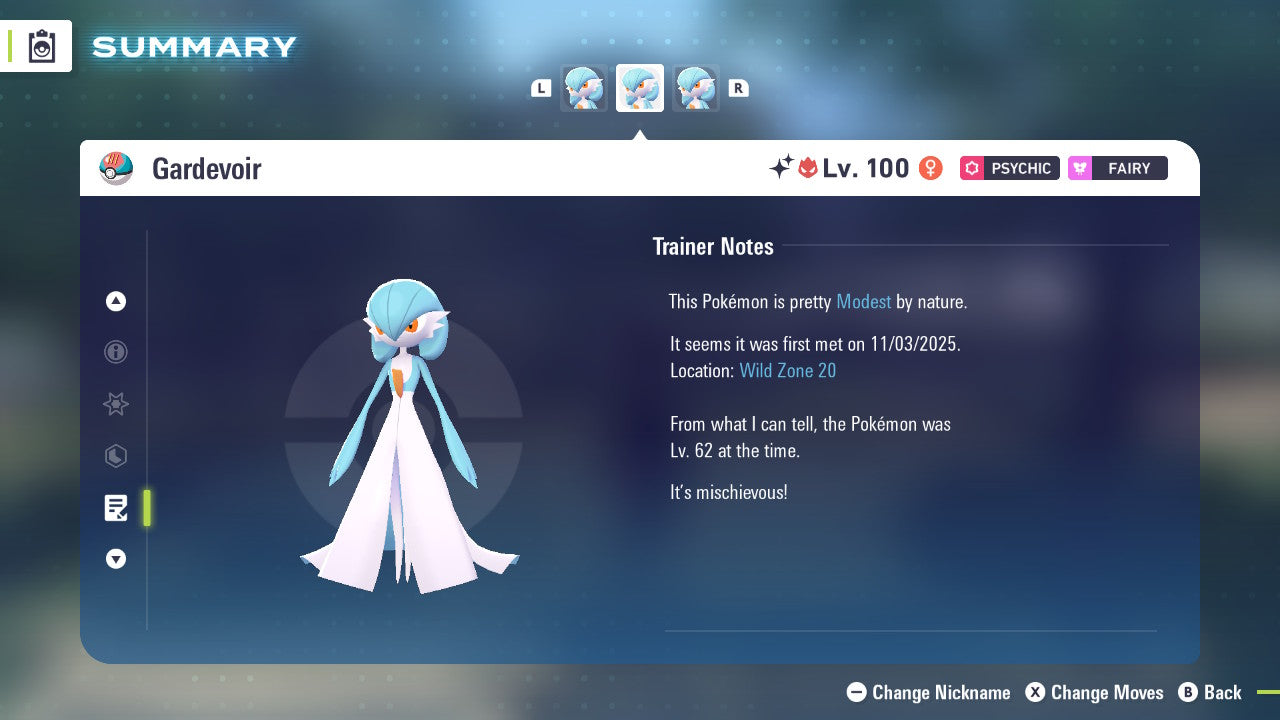Screen dimensions: 1280x720
Task: Open the info page icon in sidebar
Action: 116,352
